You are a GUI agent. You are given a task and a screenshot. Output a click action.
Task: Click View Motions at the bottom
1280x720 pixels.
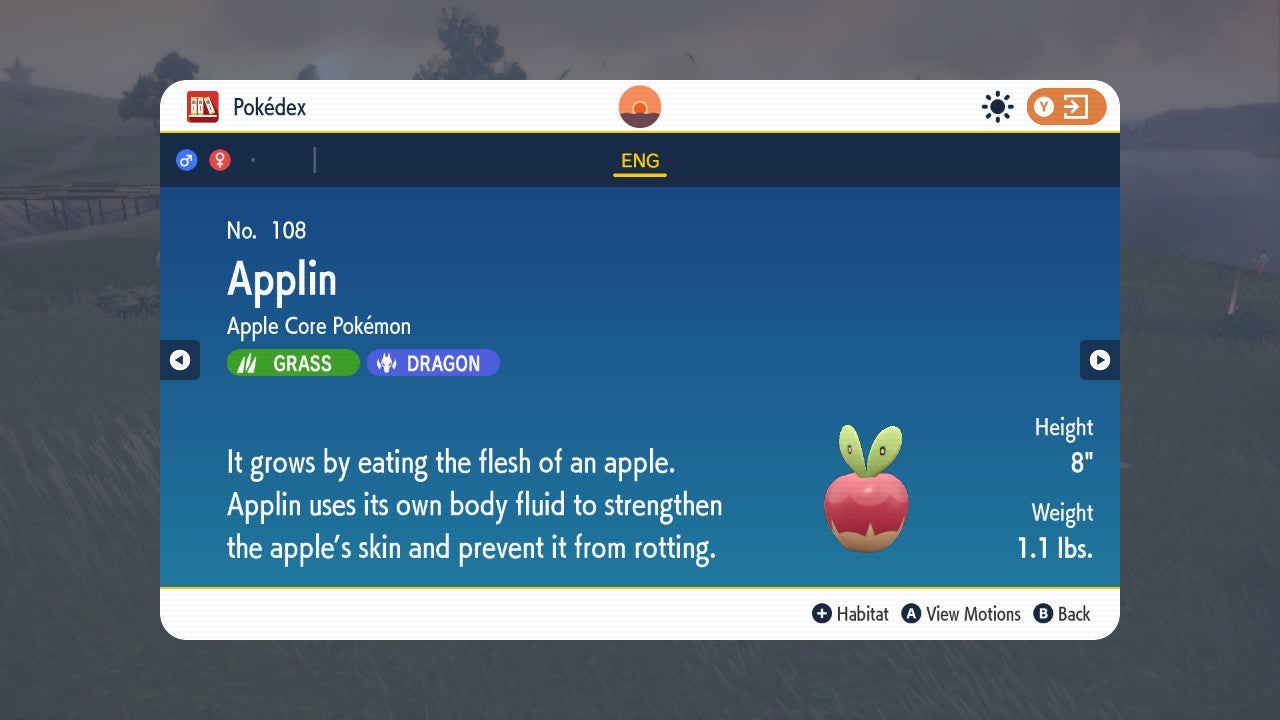point(972,614)
